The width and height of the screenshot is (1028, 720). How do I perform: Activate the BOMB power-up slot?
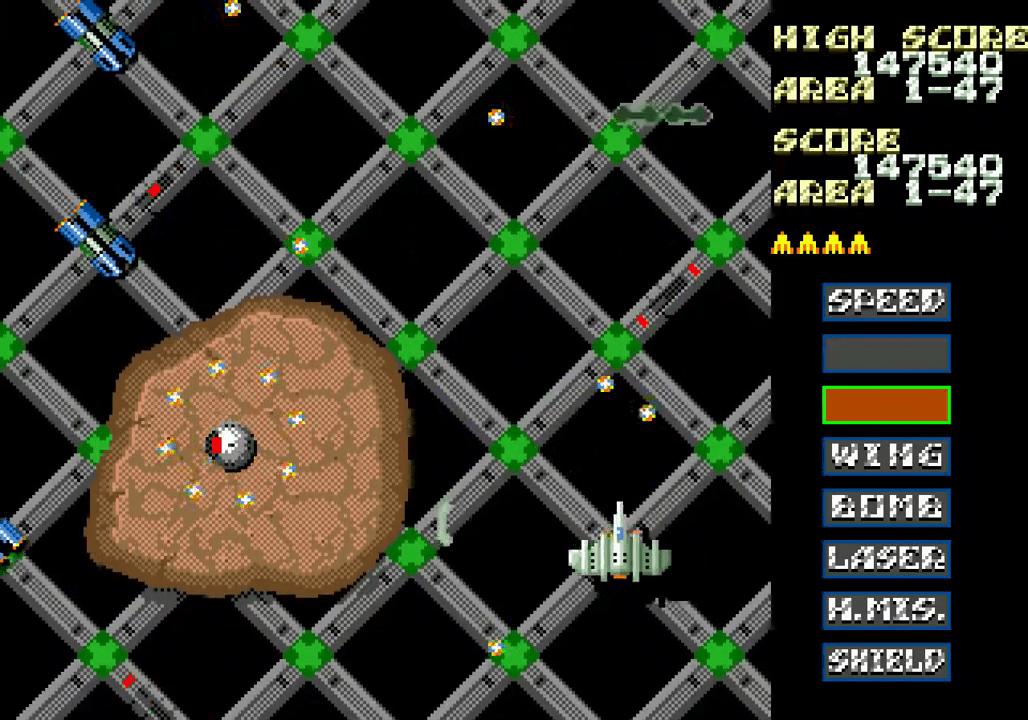[886, 507]
